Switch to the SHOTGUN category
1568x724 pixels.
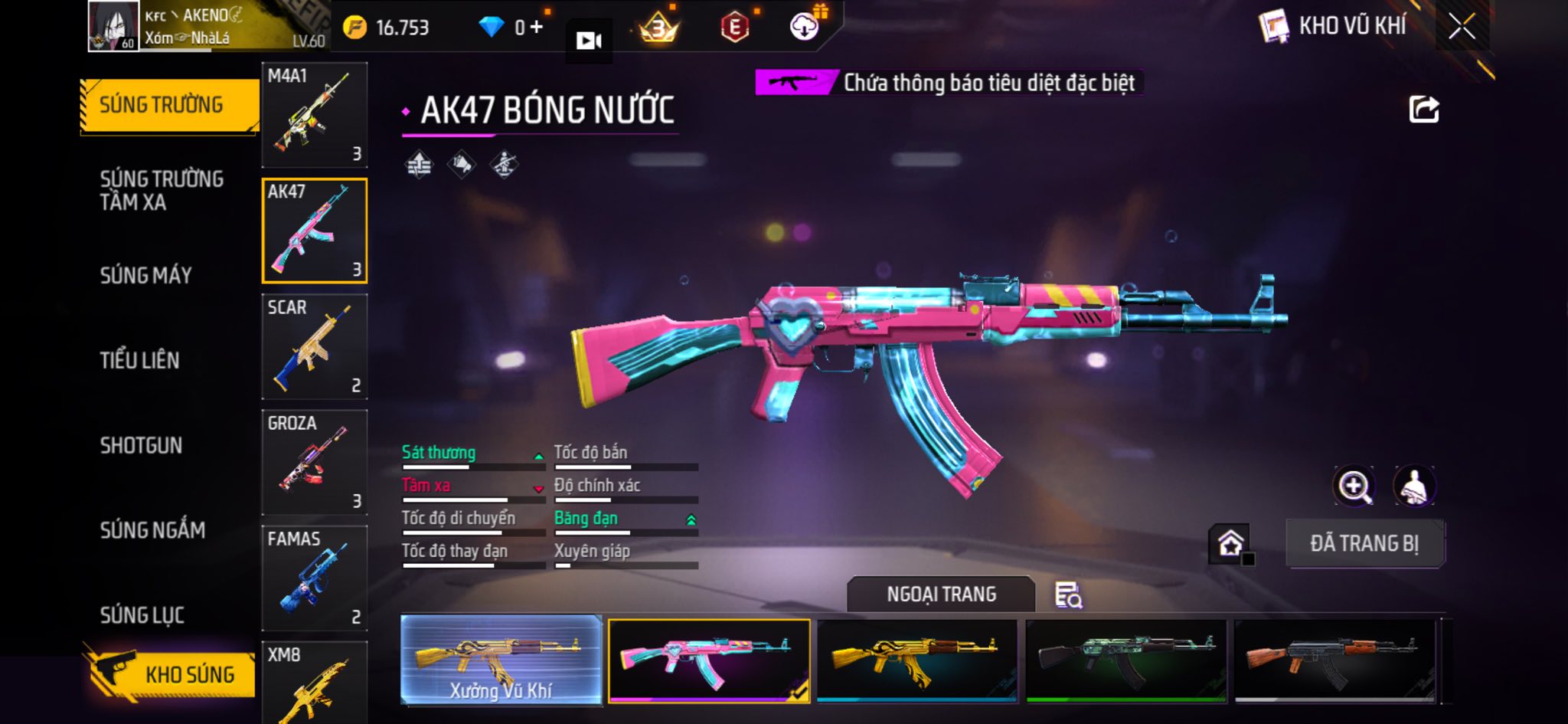click(141, 445)
